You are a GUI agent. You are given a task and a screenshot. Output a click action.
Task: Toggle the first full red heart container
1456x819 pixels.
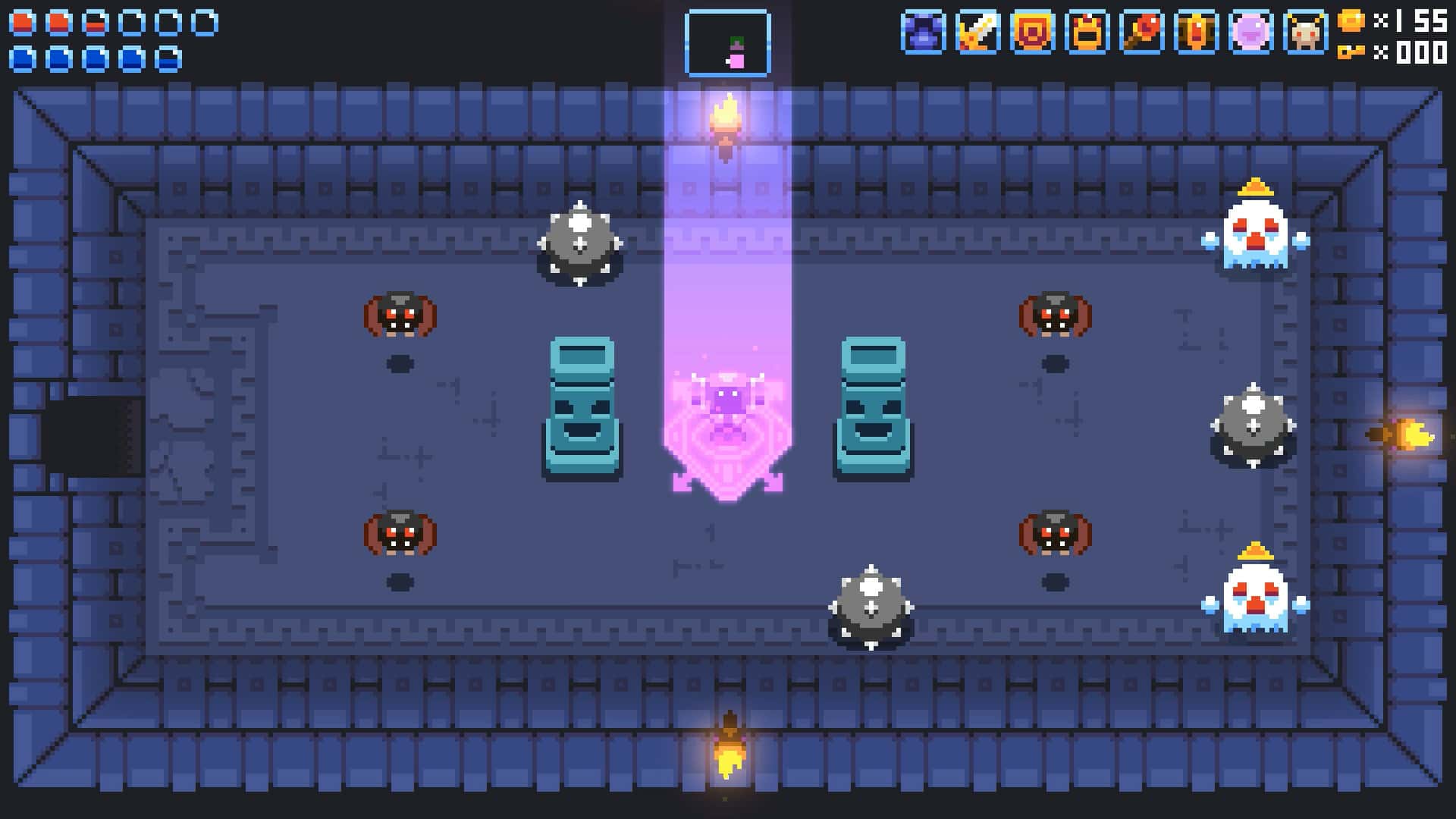coord(23,21)
